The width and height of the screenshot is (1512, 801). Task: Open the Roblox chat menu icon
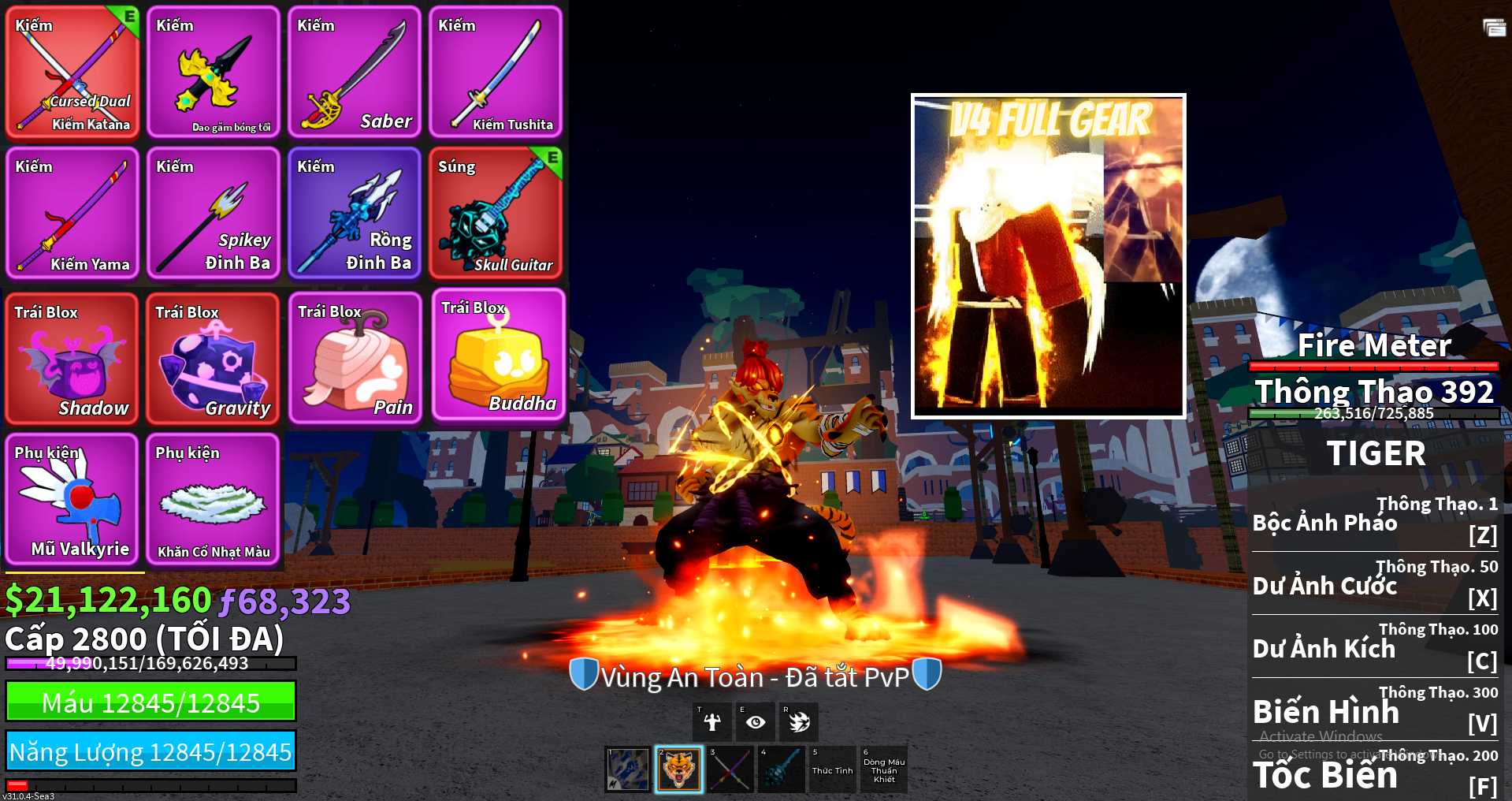[x=1494, y=28]
